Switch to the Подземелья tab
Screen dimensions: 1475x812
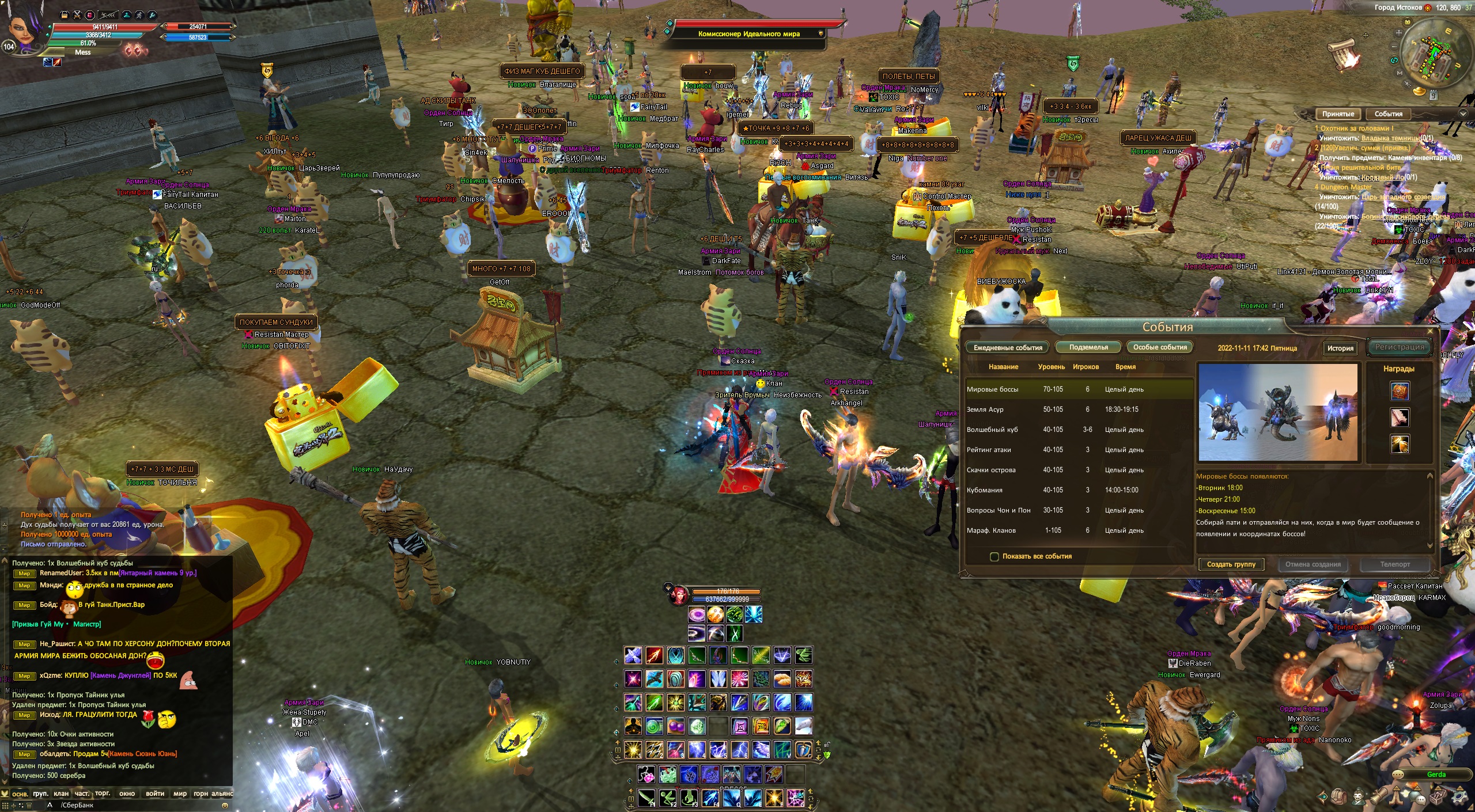1088,347
